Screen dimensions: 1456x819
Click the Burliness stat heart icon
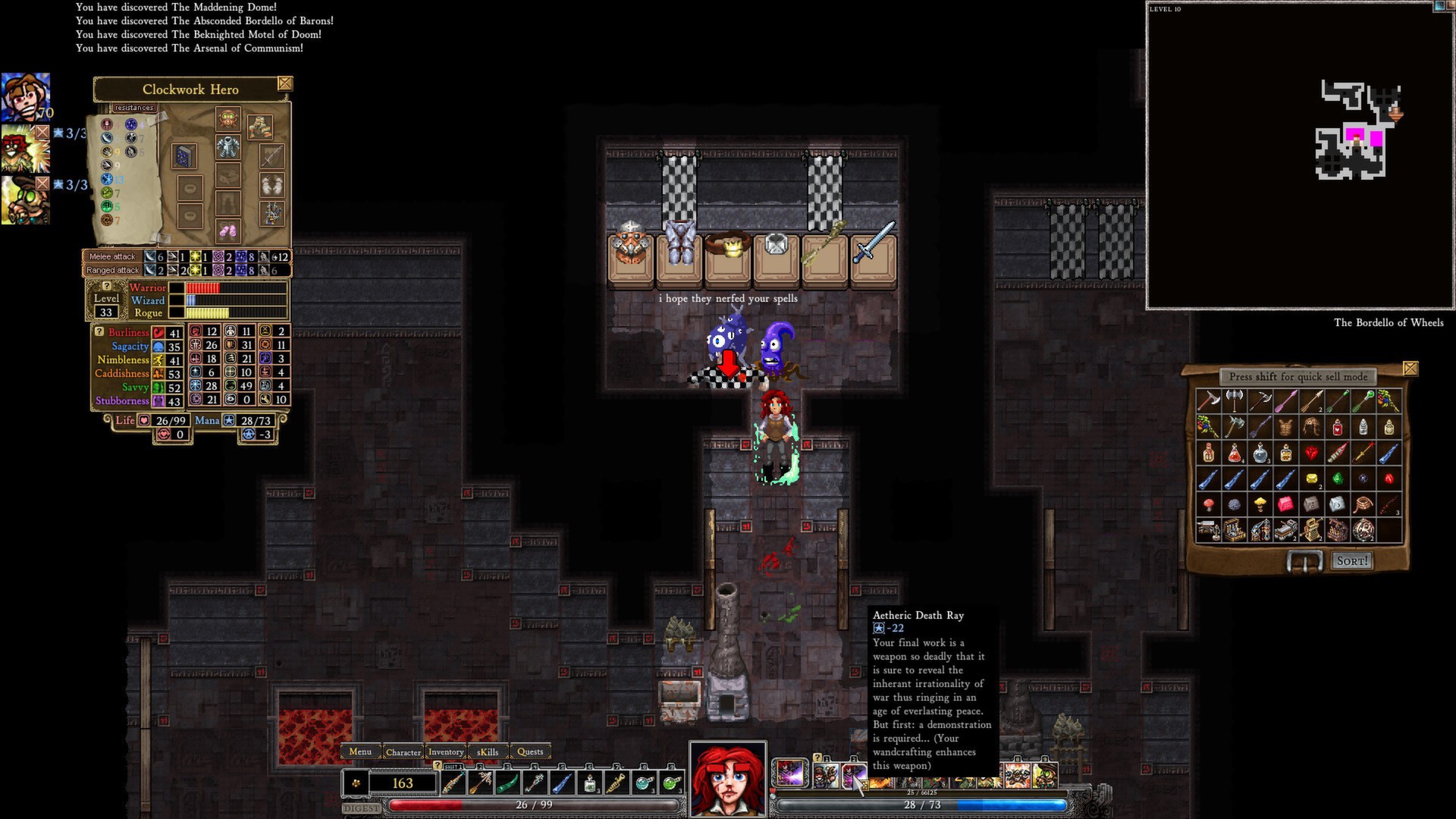[x=159, y=332]
